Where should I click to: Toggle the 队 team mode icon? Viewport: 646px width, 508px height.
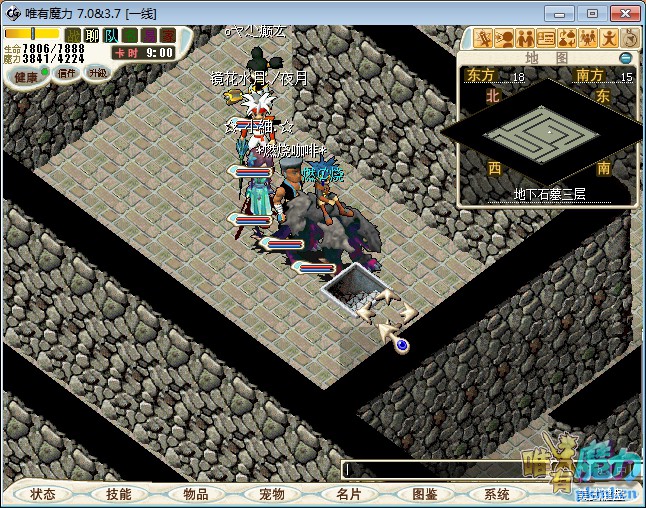108,36
